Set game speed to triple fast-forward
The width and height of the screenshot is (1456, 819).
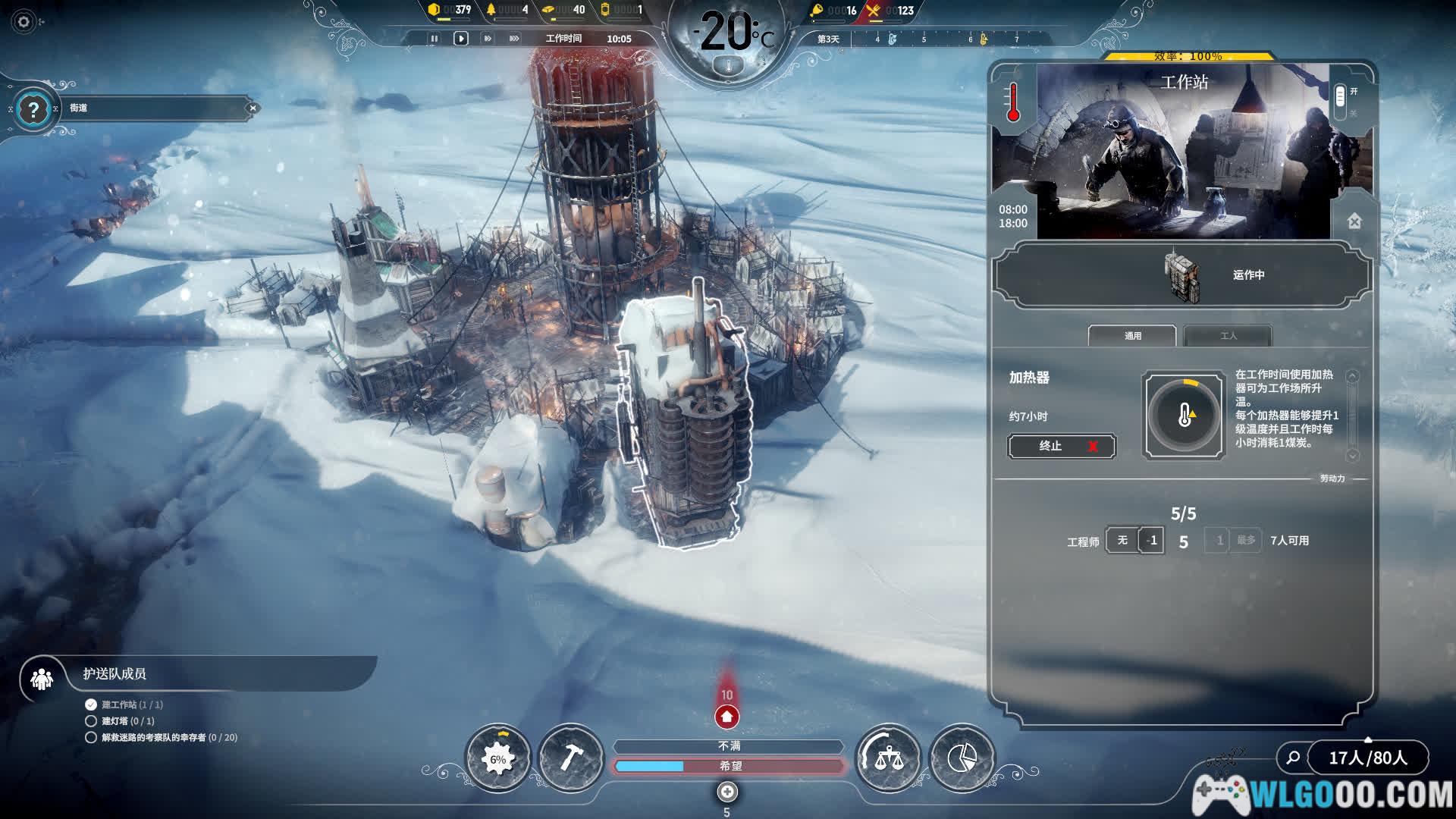pyautogui.click(x=514, y=39)
